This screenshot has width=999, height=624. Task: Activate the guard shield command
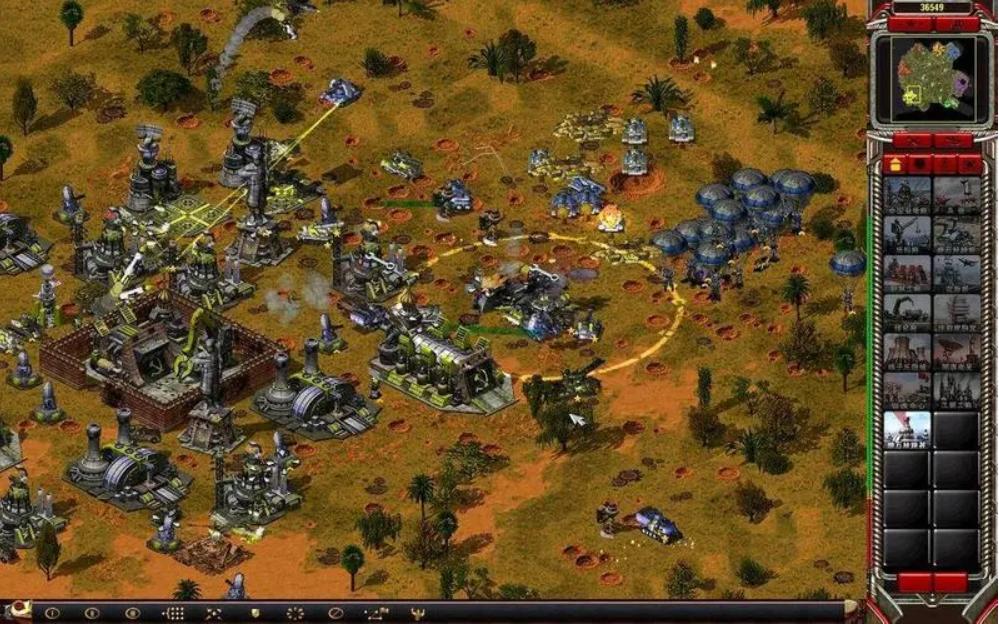coord(255,613)
